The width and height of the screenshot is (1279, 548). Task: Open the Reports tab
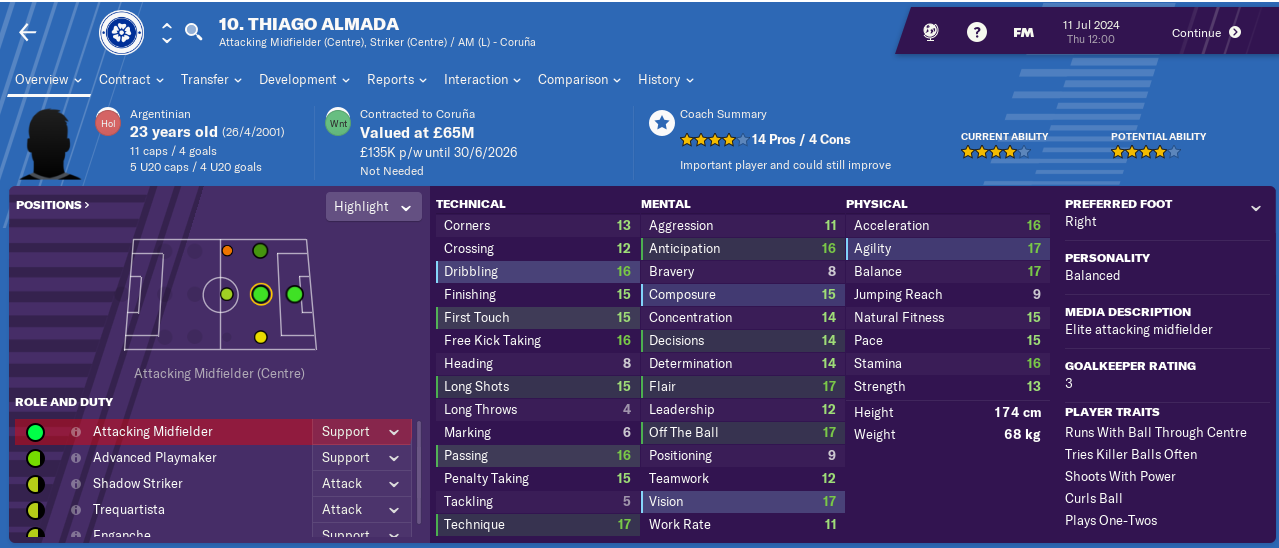(396, 80)
